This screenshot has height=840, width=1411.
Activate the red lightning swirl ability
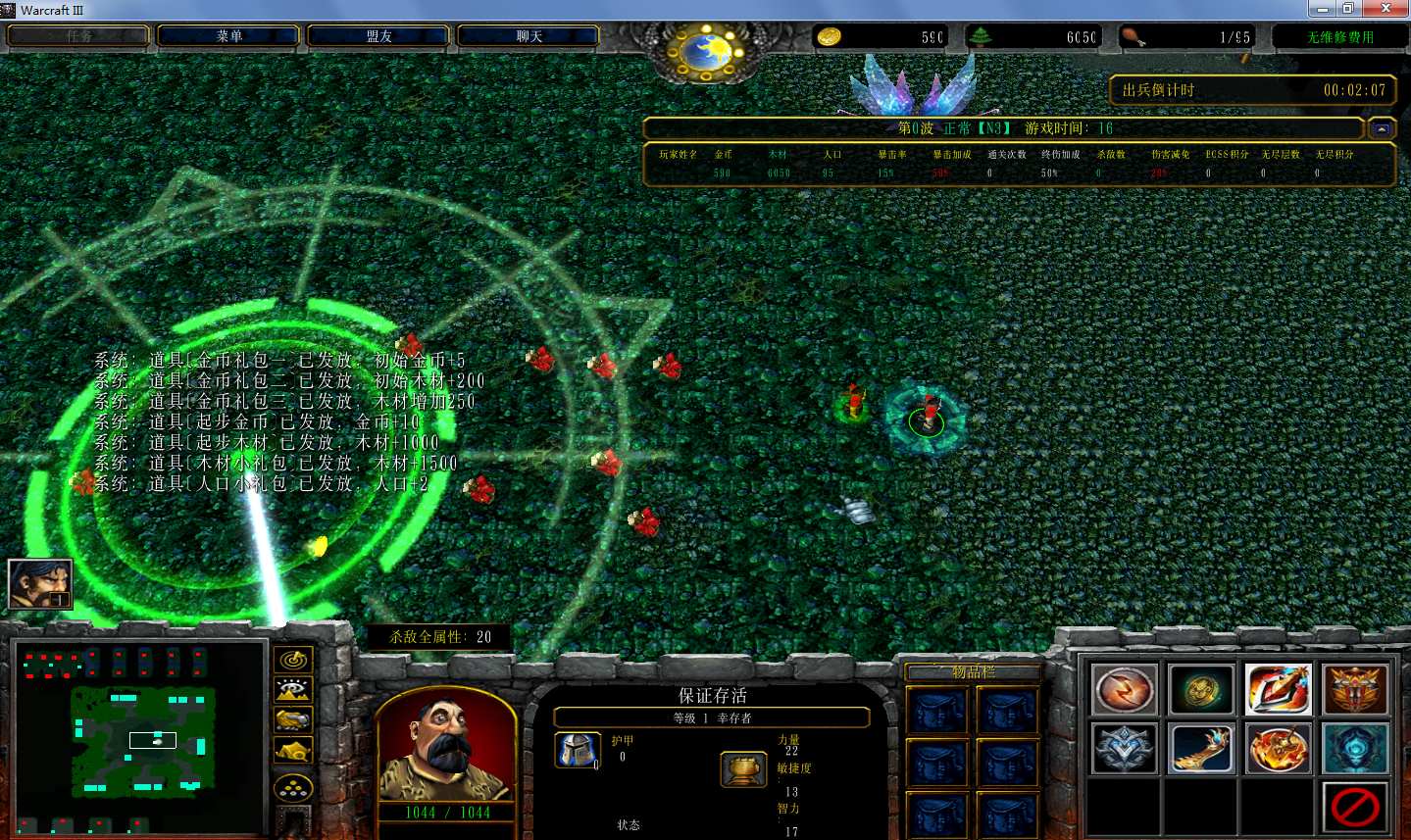[1124, 690]
